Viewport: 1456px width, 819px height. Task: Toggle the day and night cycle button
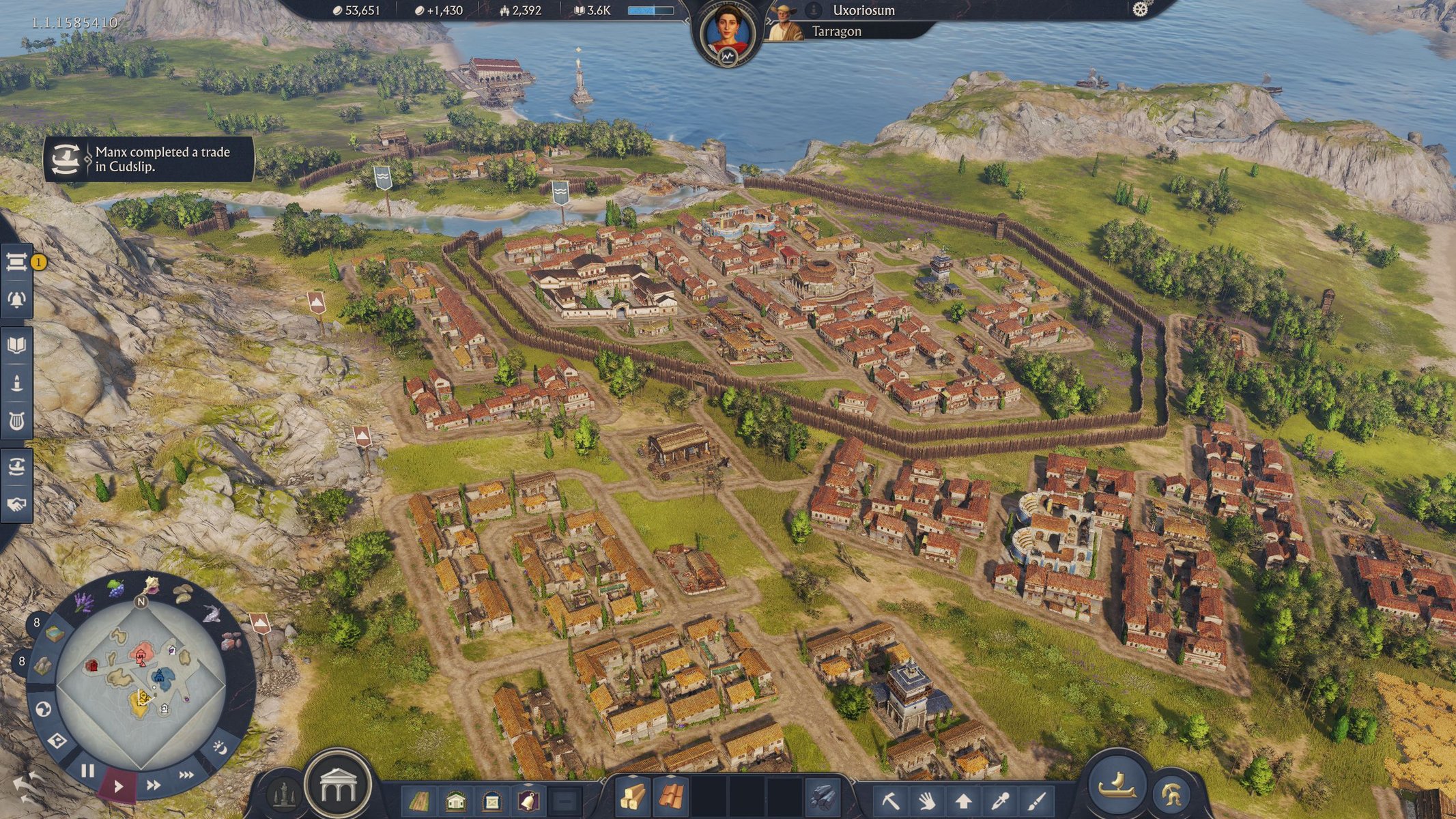click(x=220, y=748)
